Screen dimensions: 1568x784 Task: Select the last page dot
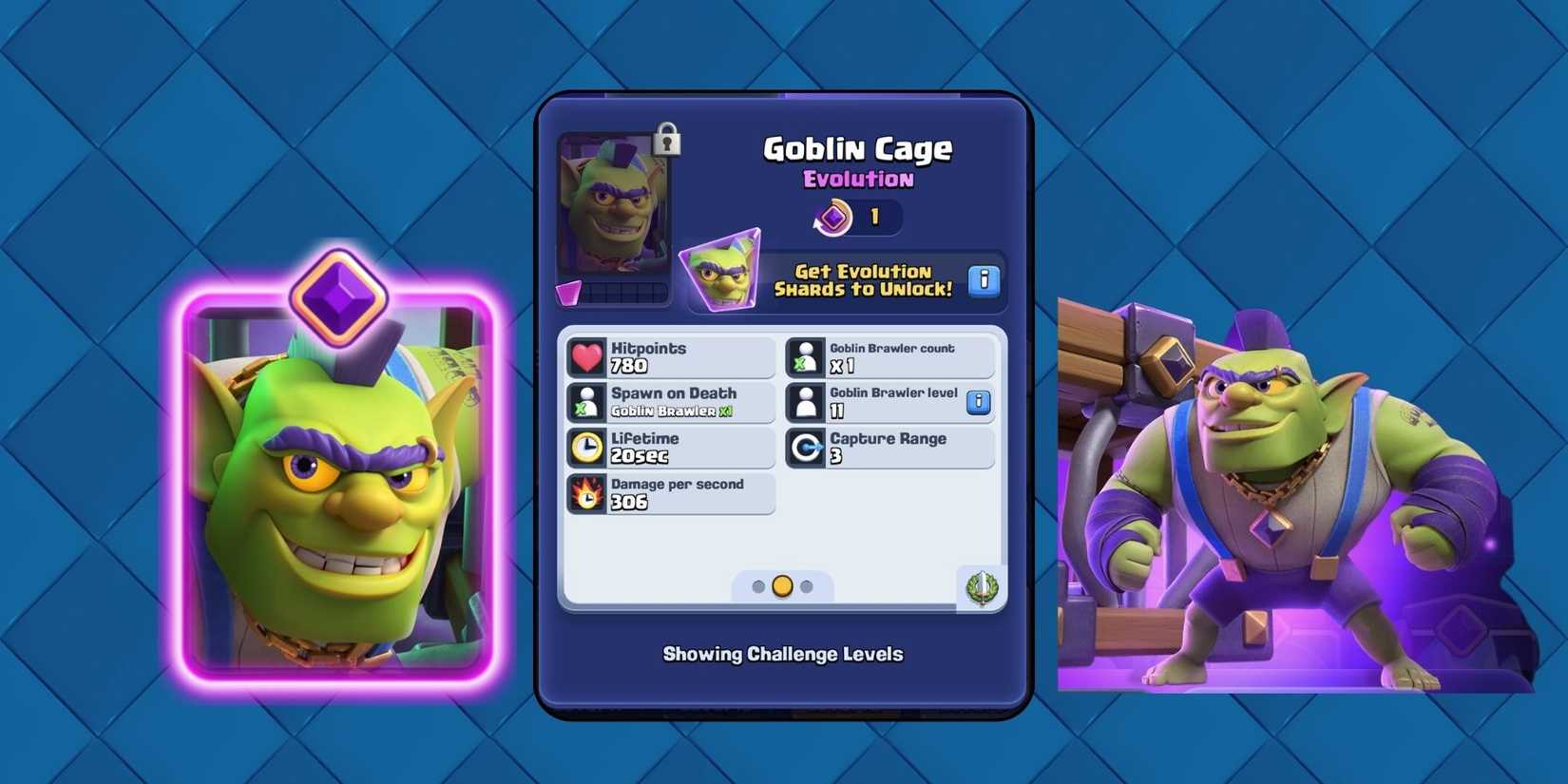[805, 586]
